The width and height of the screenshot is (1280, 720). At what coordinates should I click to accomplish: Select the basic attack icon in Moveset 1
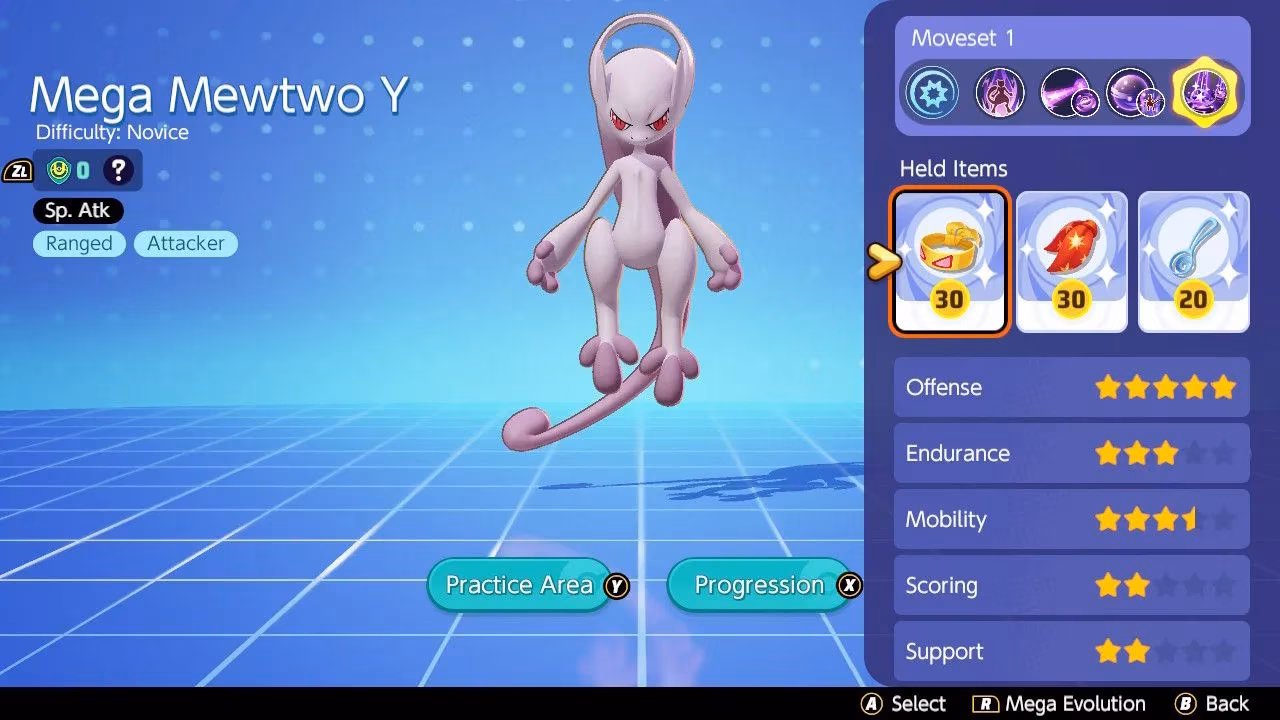(x=932, y=91)
